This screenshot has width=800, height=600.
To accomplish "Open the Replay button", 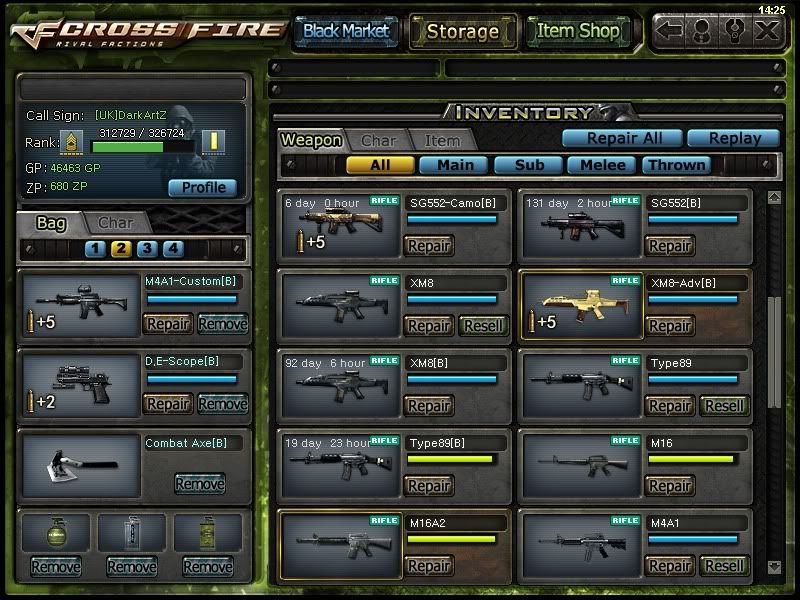I will pyautogui.click(x=737, y=139).
